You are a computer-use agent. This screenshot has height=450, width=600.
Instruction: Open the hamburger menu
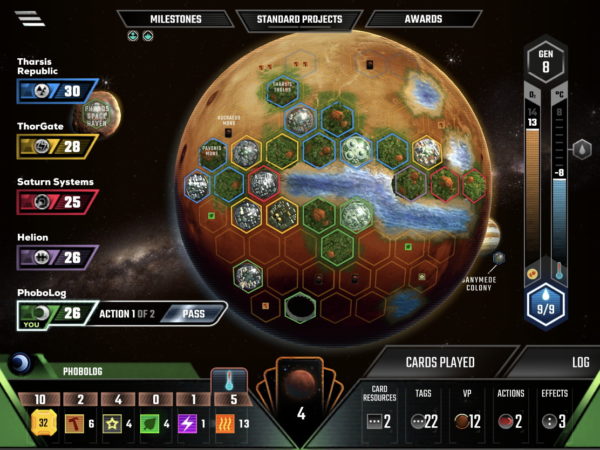(30, 19)
